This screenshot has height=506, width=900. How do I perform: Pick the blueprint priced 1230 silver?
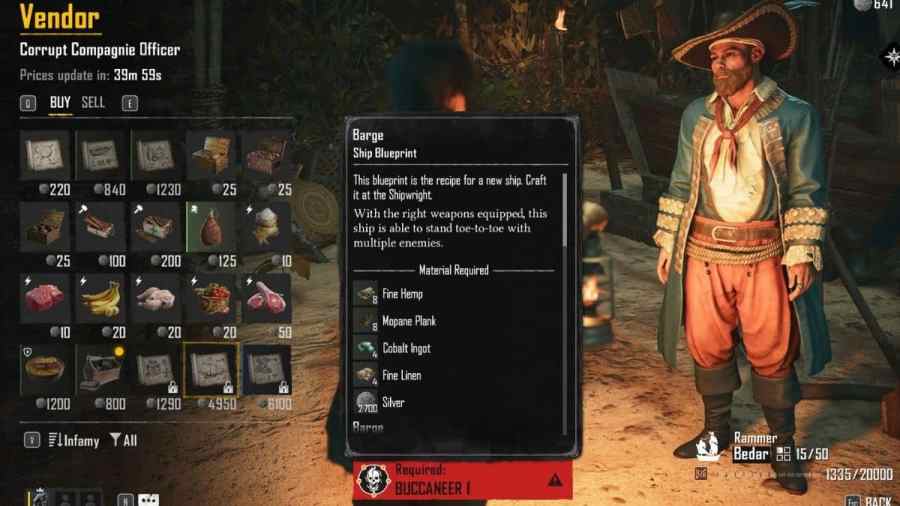155,155
